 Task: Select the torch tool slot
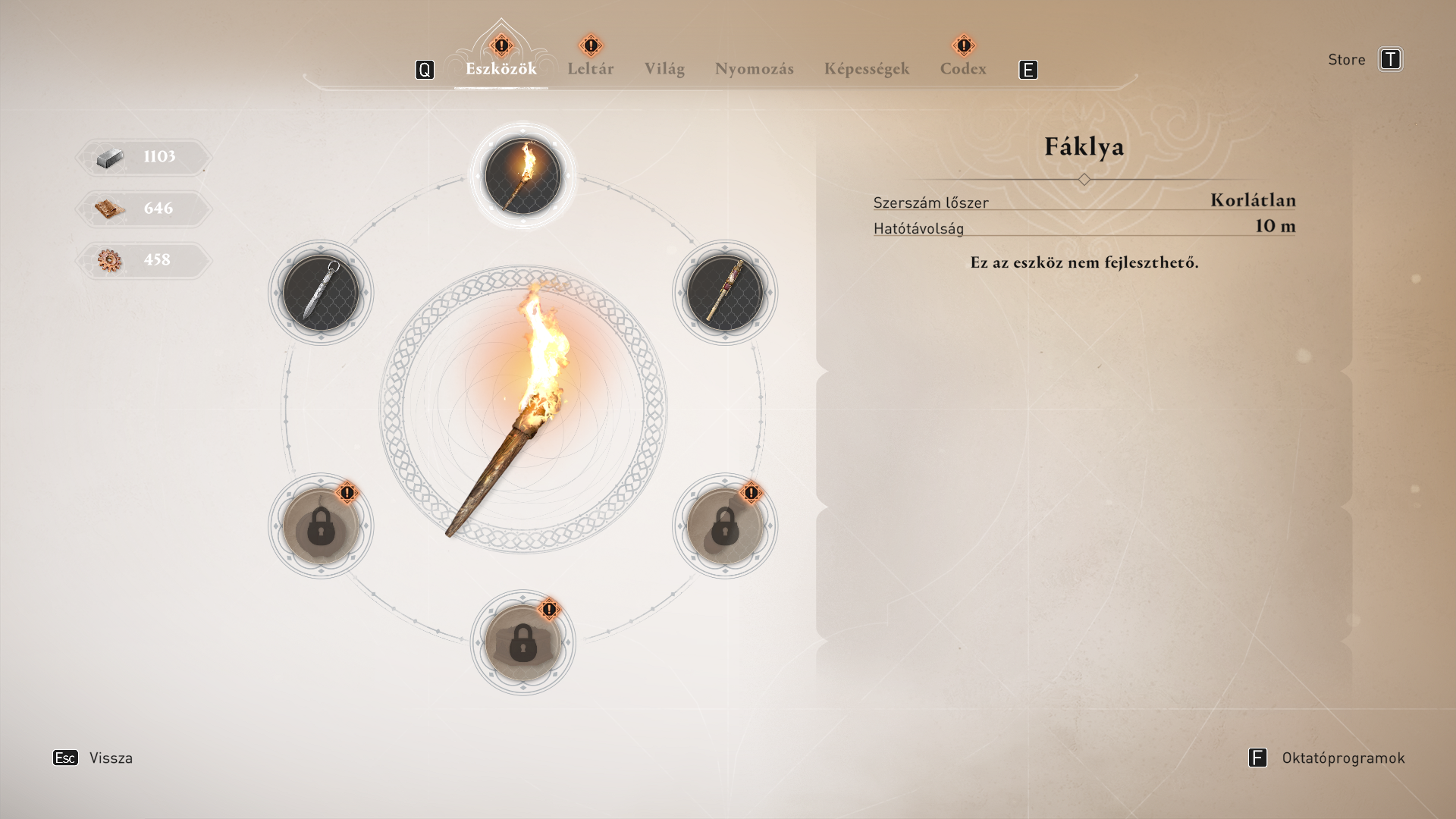[x=522, y=177]
